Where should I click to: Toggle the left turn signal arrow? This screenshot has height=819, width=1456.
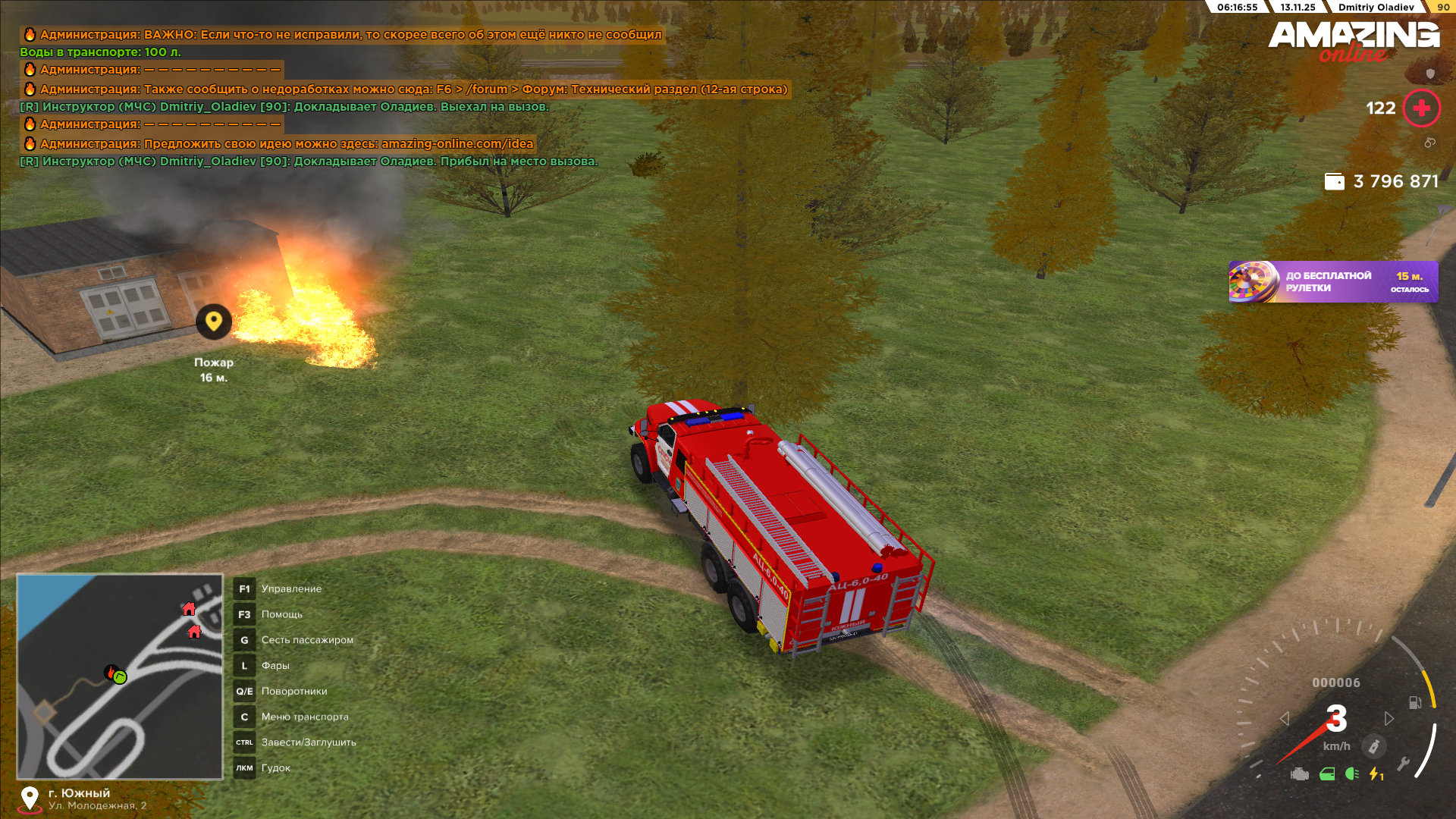[1284, 718]
